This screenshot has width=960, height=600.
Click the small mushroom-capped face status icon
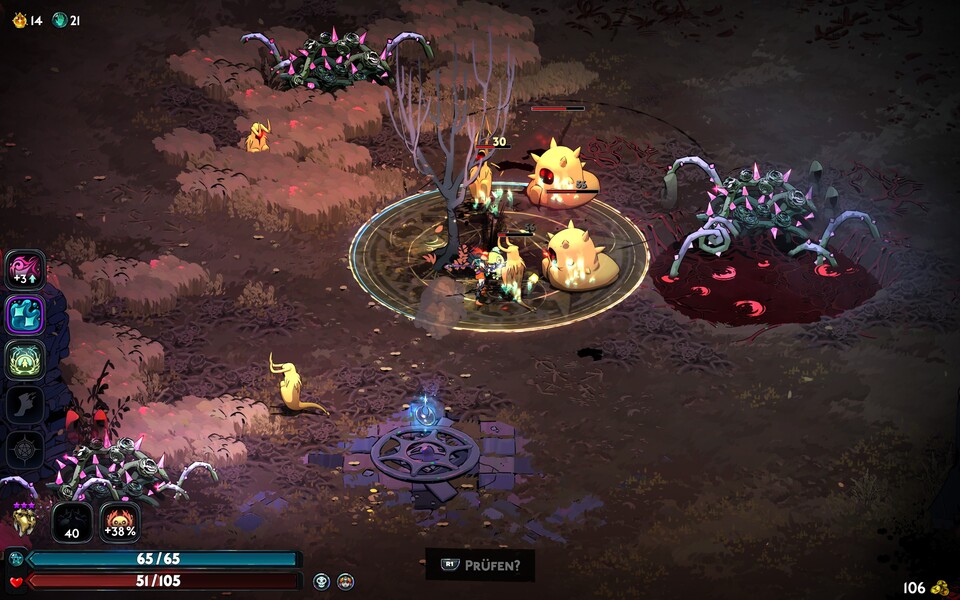coord(345,581)
